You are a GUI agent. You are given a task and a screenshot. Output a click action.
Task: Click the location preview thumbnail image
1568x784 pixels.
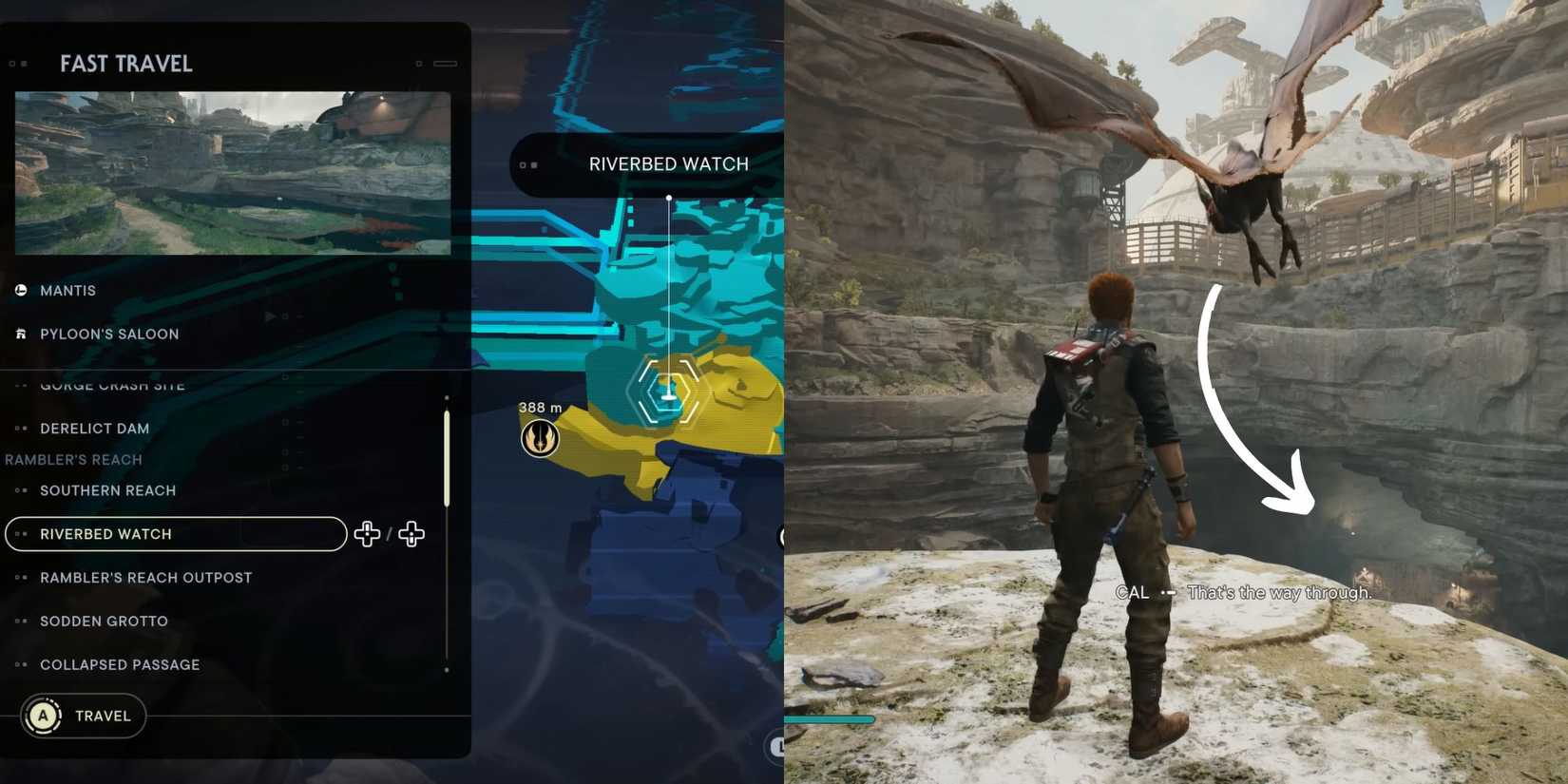(231, 172)
